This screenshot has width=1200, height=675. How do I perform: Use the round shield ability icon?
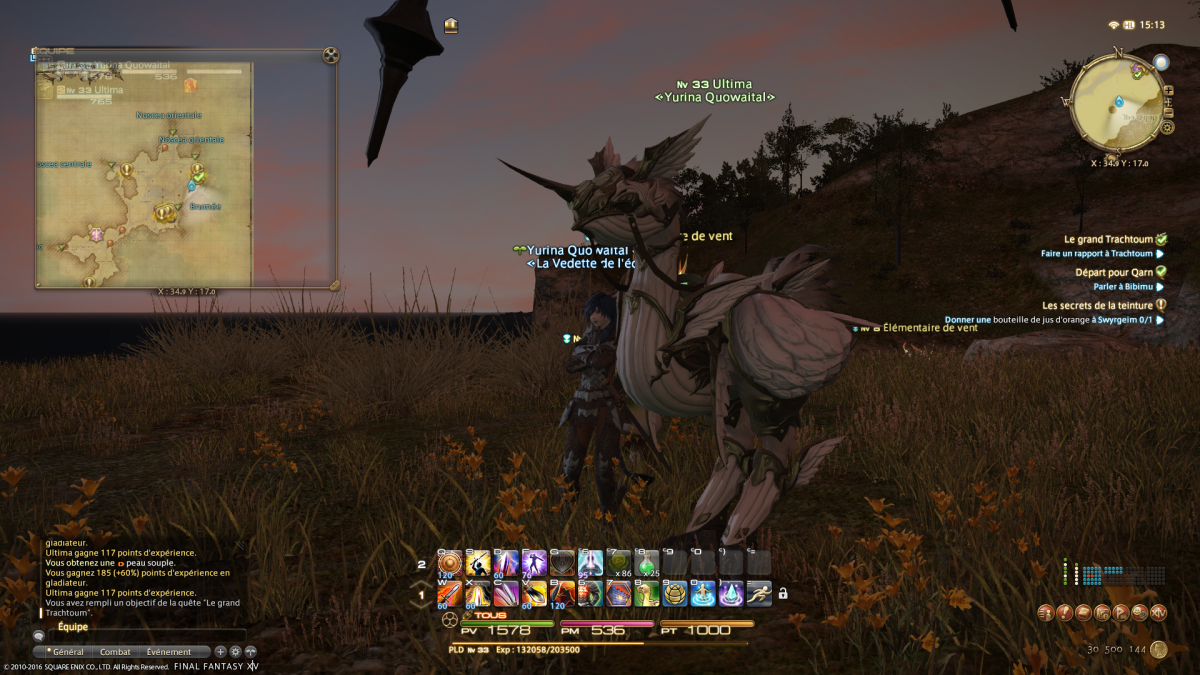click(450, 563)
